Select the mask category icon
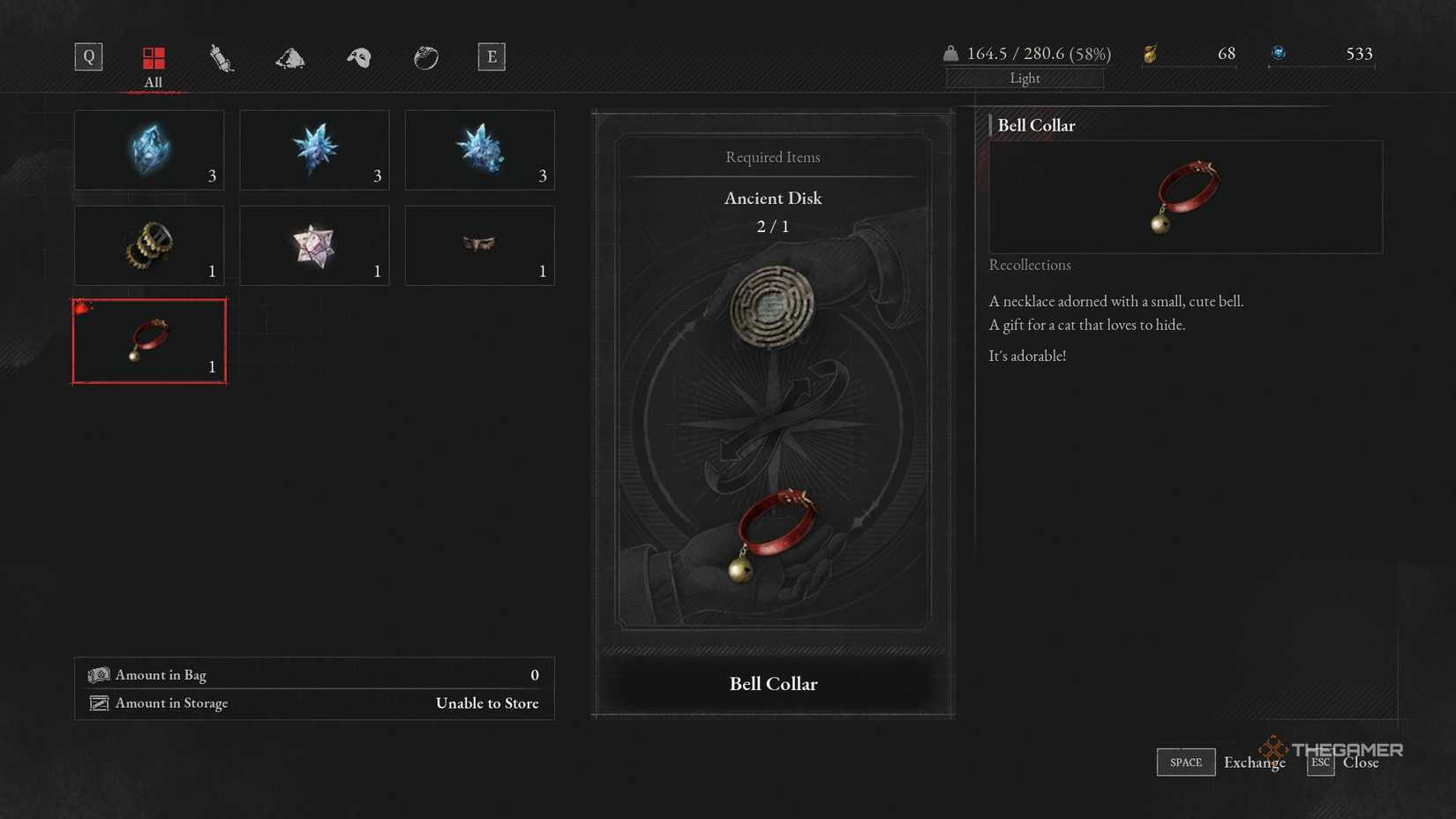The width and height of the screenshot is (1456, 819). point(356,57)
